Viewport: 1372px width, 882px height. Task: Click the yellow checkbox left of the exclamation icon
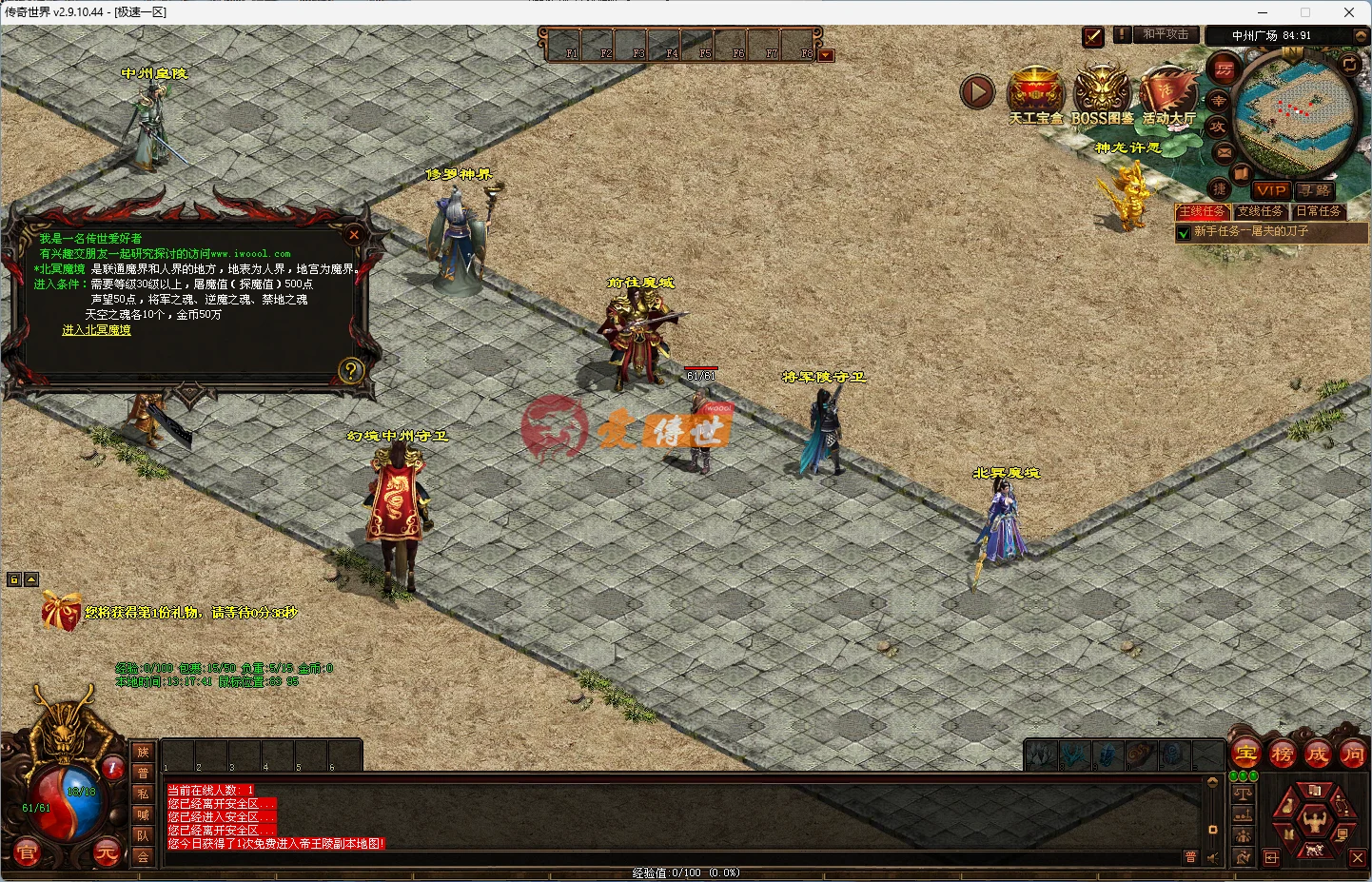coord(1092,36)
